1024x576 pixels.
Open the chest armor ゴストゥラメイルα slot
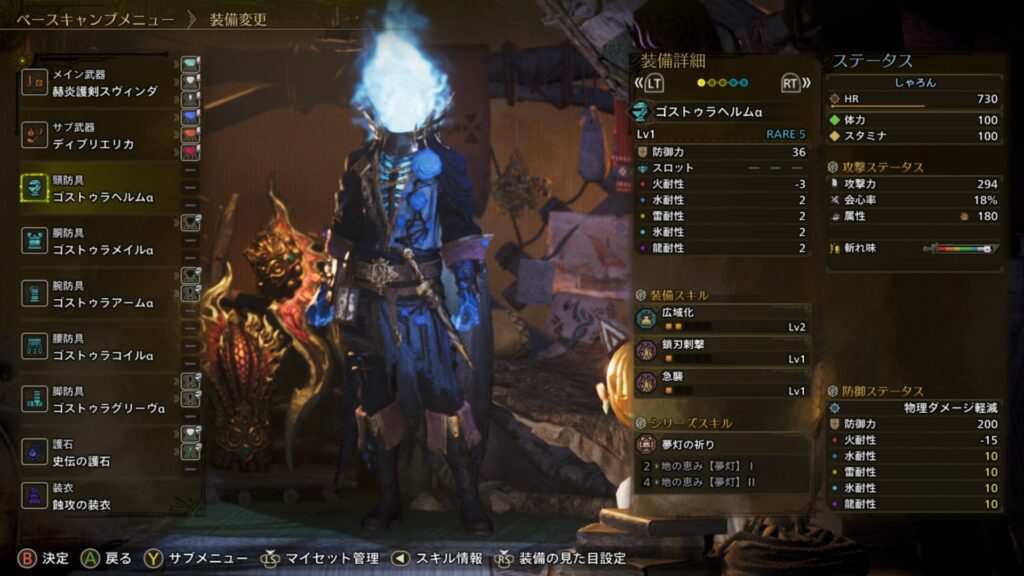100,241
